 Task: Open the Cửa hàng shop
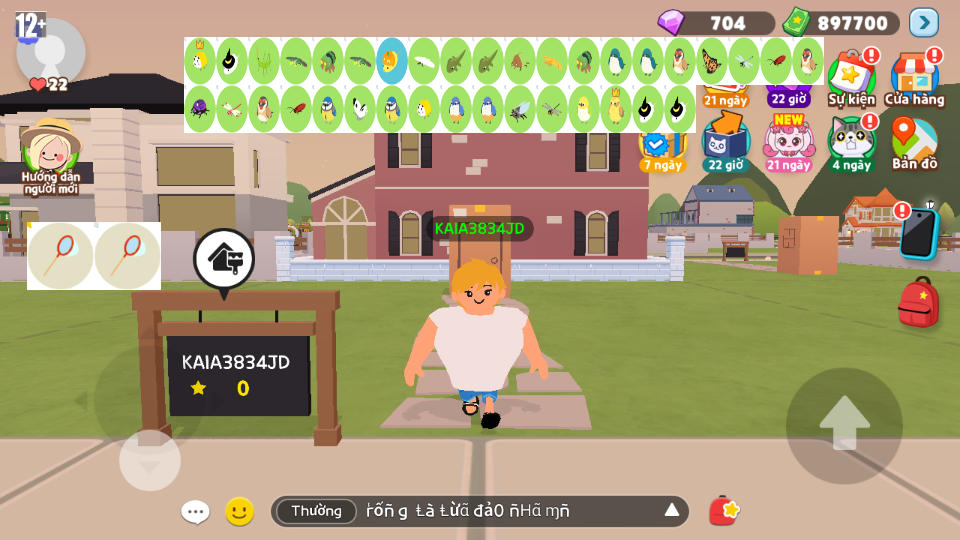point(914,78)
